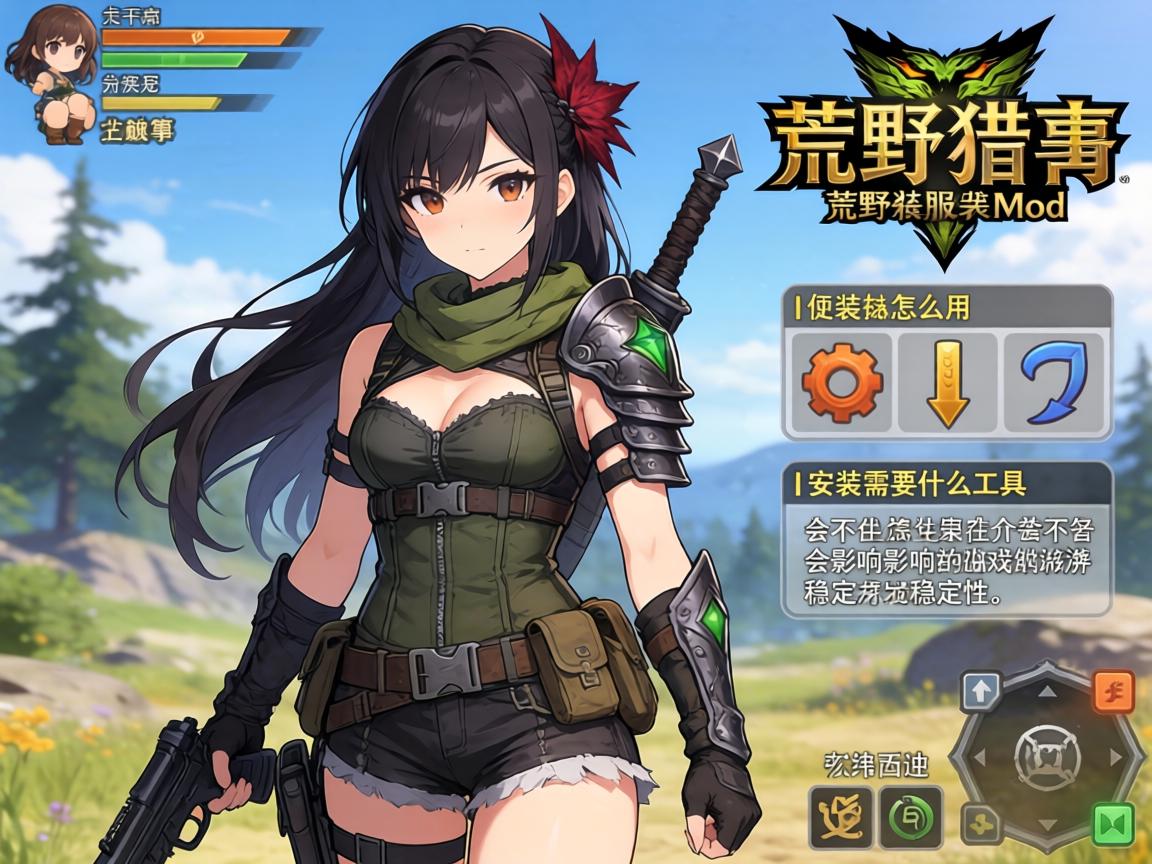Select the 便装 panel header
Viewport: 1152px width, 864px height.
pyautogui.click(x=946, y=306)
